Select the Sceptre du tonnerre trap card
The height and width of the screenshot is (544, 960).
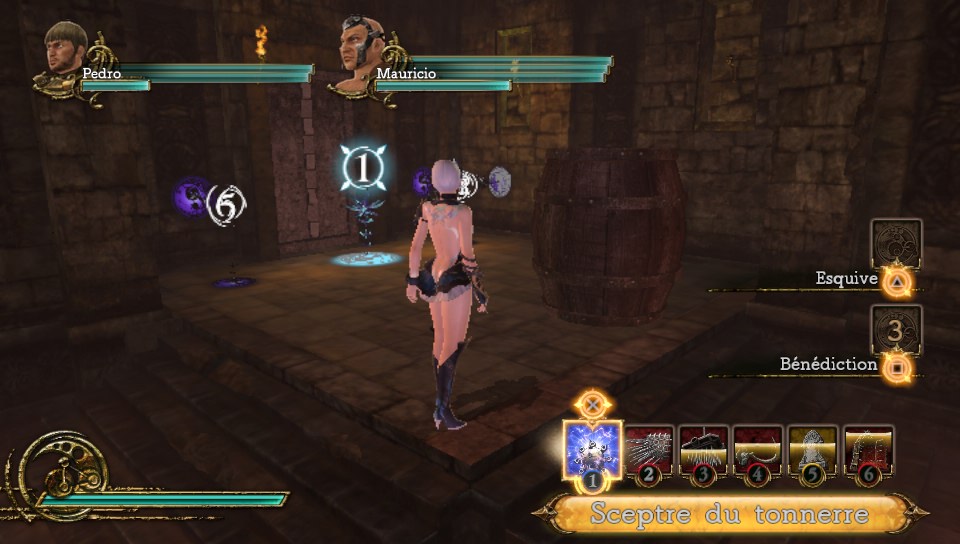point(592,450)
